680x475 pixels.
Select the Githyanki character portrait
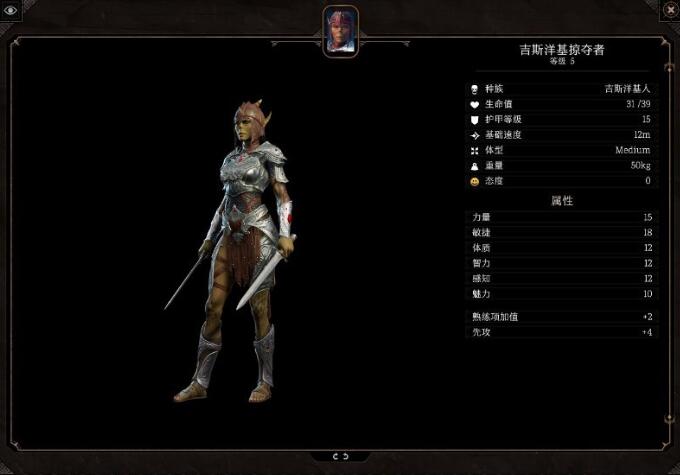[340, 29]
